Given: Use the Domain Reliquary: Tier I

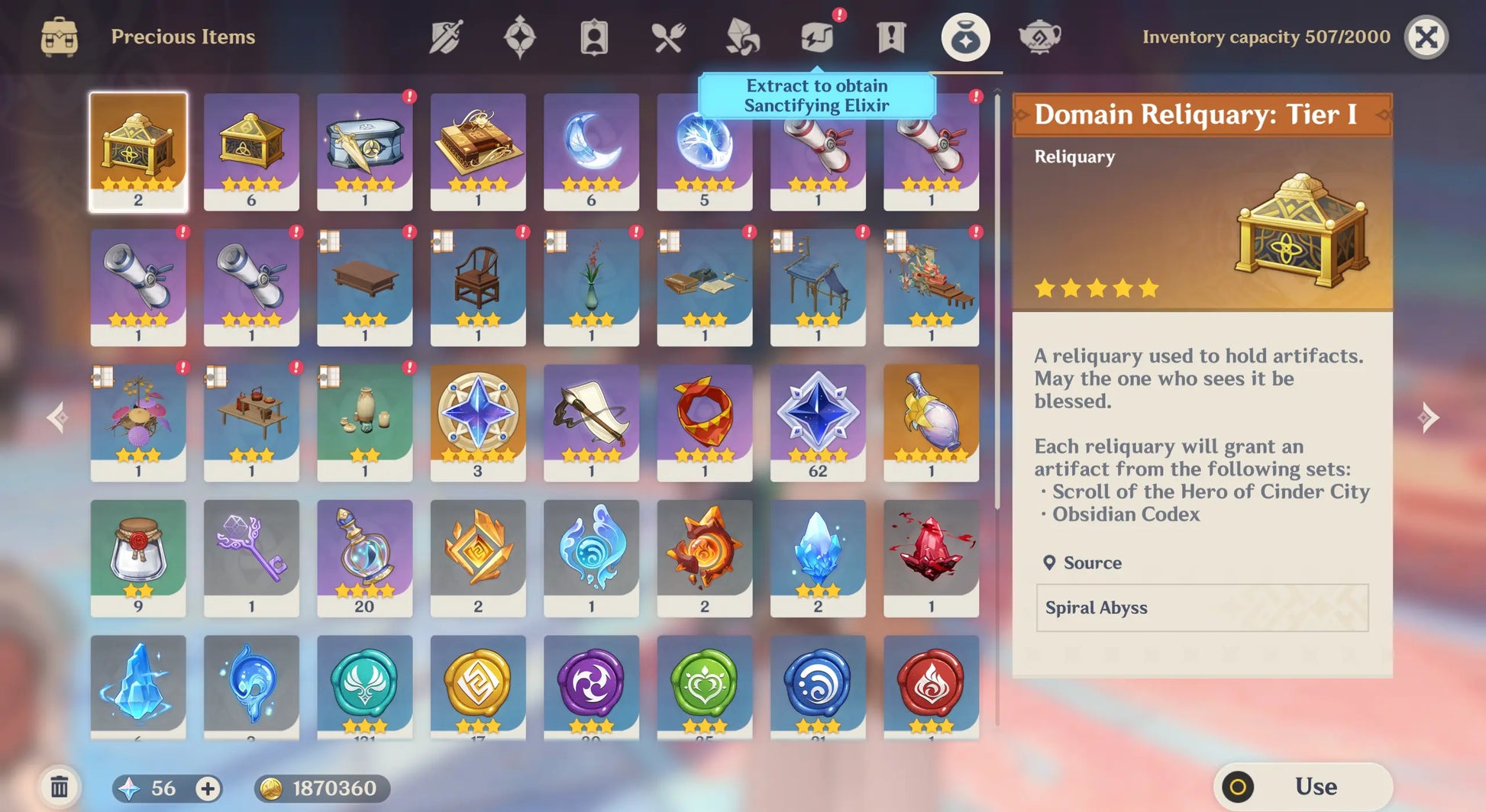Looking at the screenshot, I should click(1303, 786).
